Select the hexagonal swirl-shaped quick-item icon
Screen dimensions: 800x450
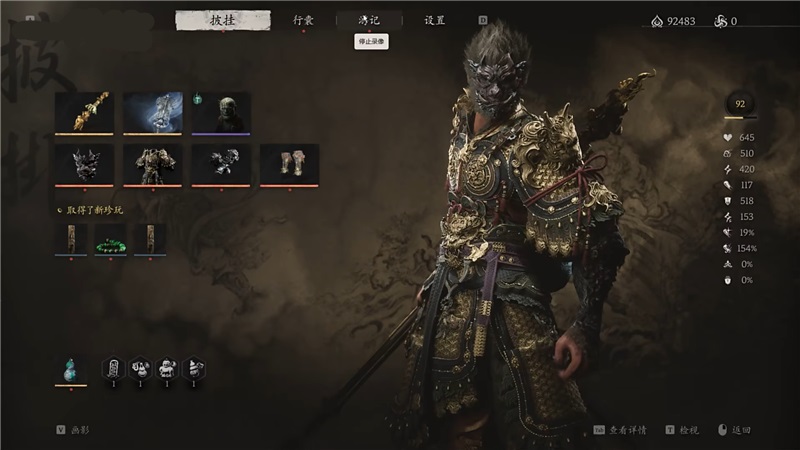click(x=194, y=370)
